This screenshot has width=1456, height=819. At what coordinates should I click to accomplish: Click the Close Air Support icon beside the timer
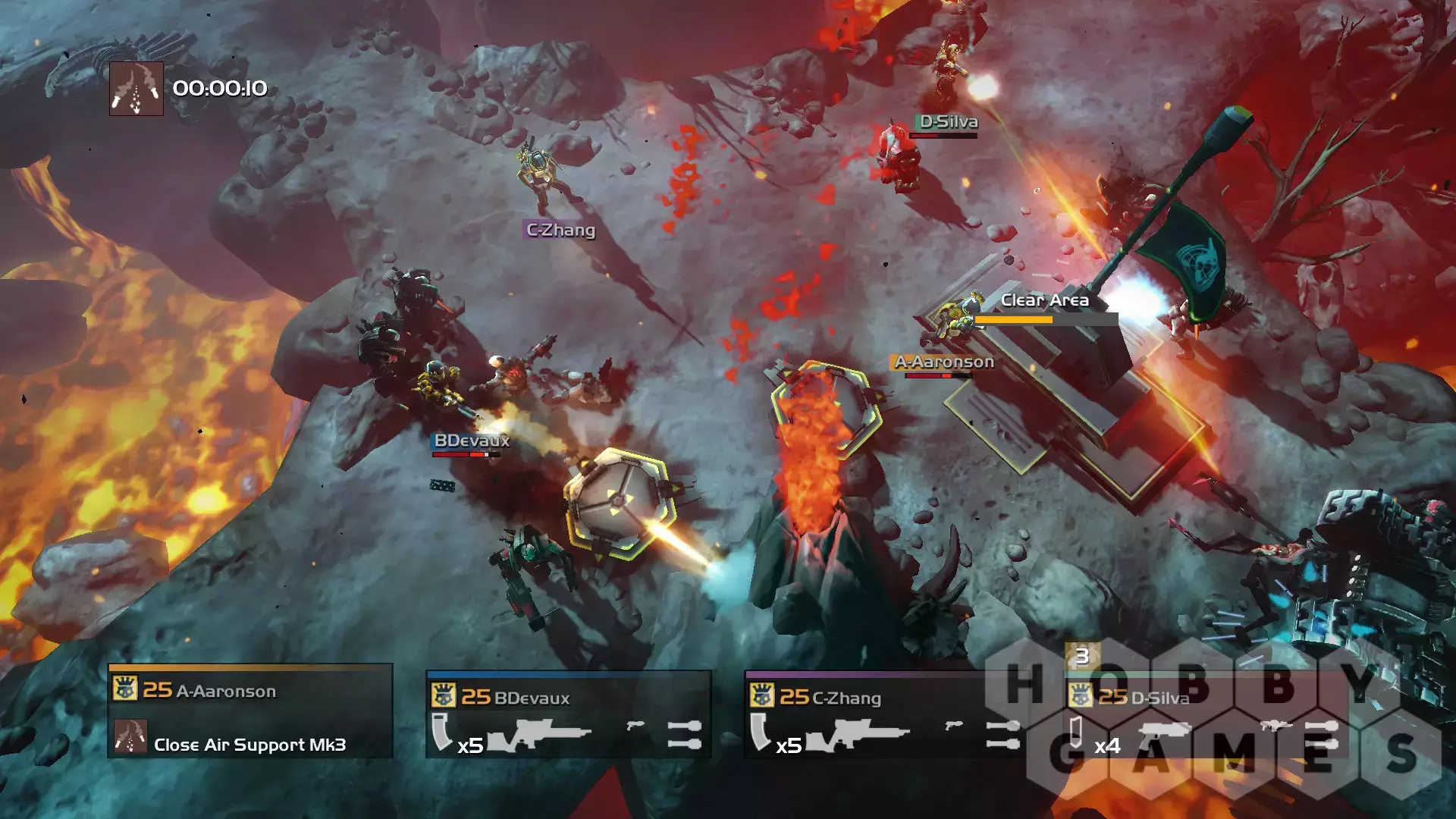(x=136, y=89)
